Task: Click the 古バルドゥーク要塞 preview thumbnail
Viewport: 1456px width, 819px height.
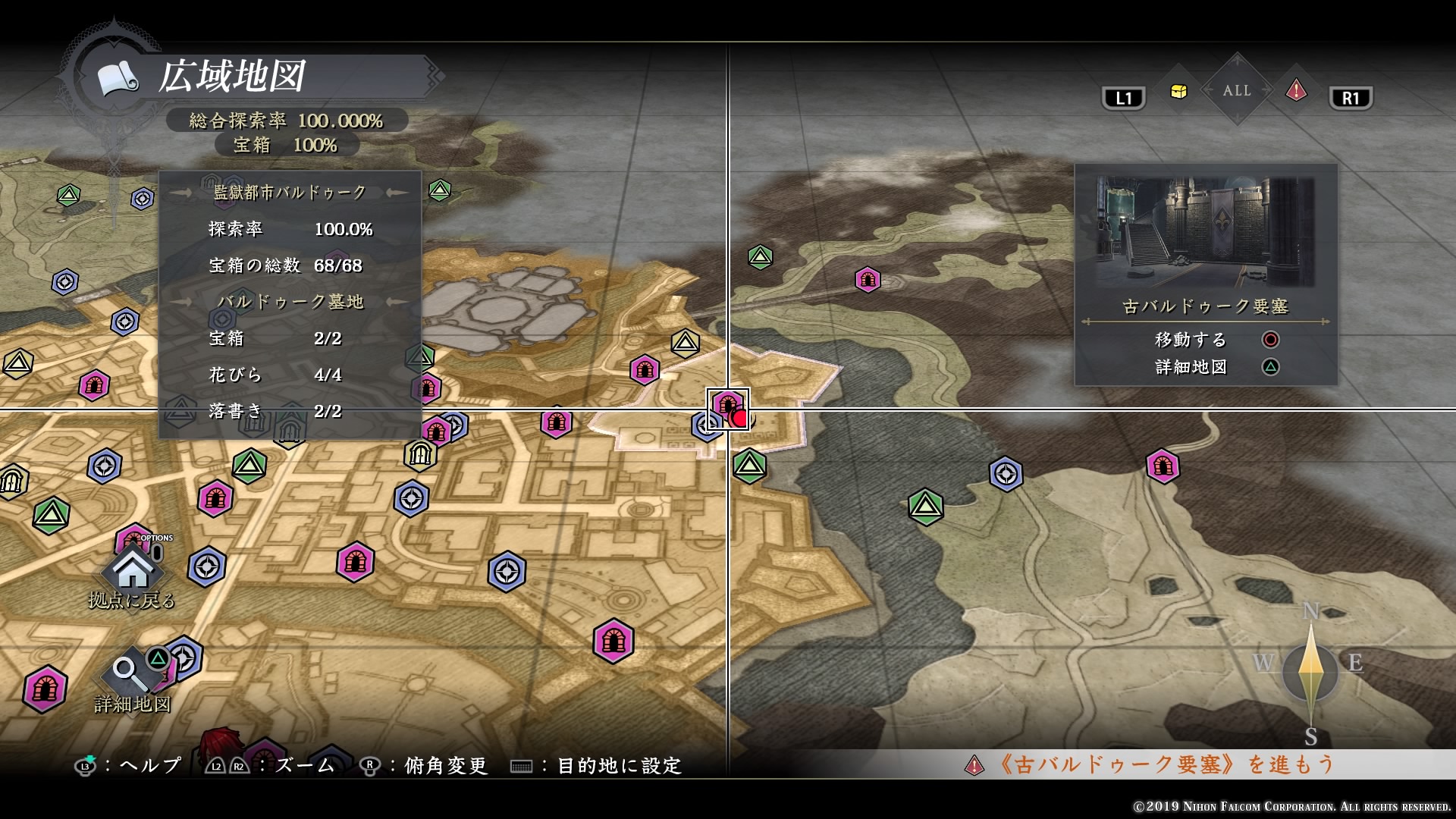Action: pyautogui.click(x=1205, y=232)
